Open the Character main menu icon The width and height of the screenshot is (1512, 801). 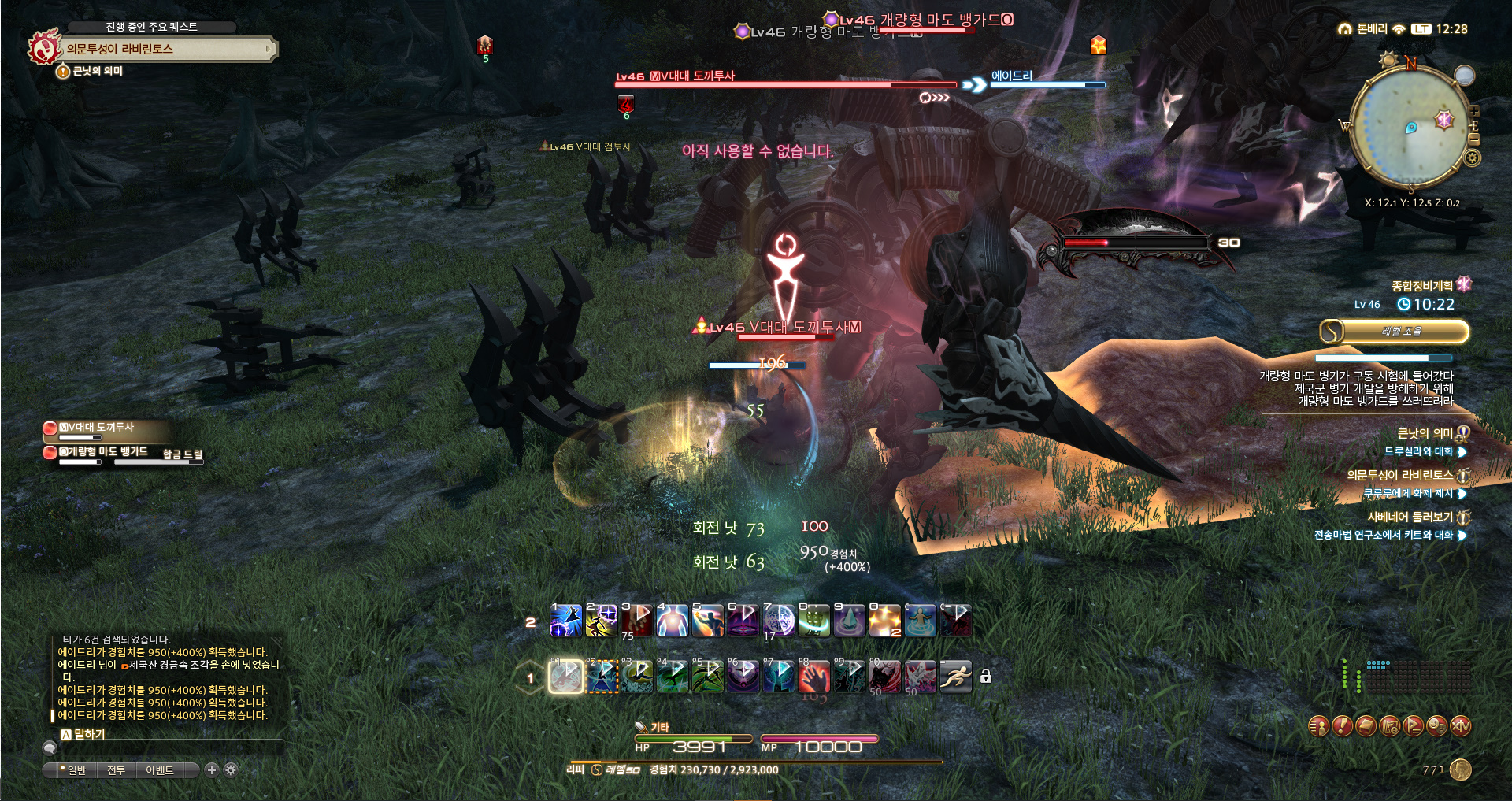[1318, 725]
